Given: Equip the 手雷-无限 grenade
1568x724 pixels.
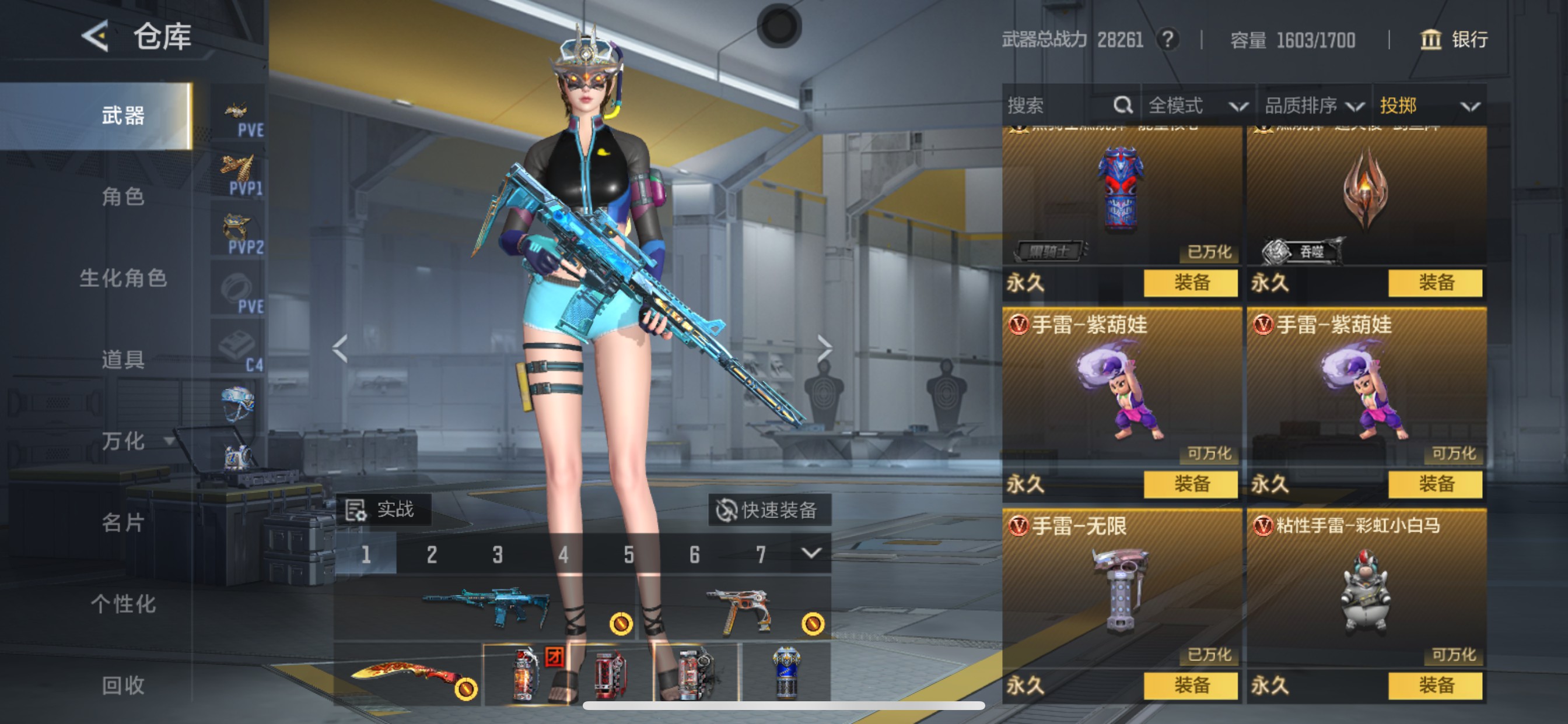Looking at the screenshot, I should click(x=1191, y=686).
